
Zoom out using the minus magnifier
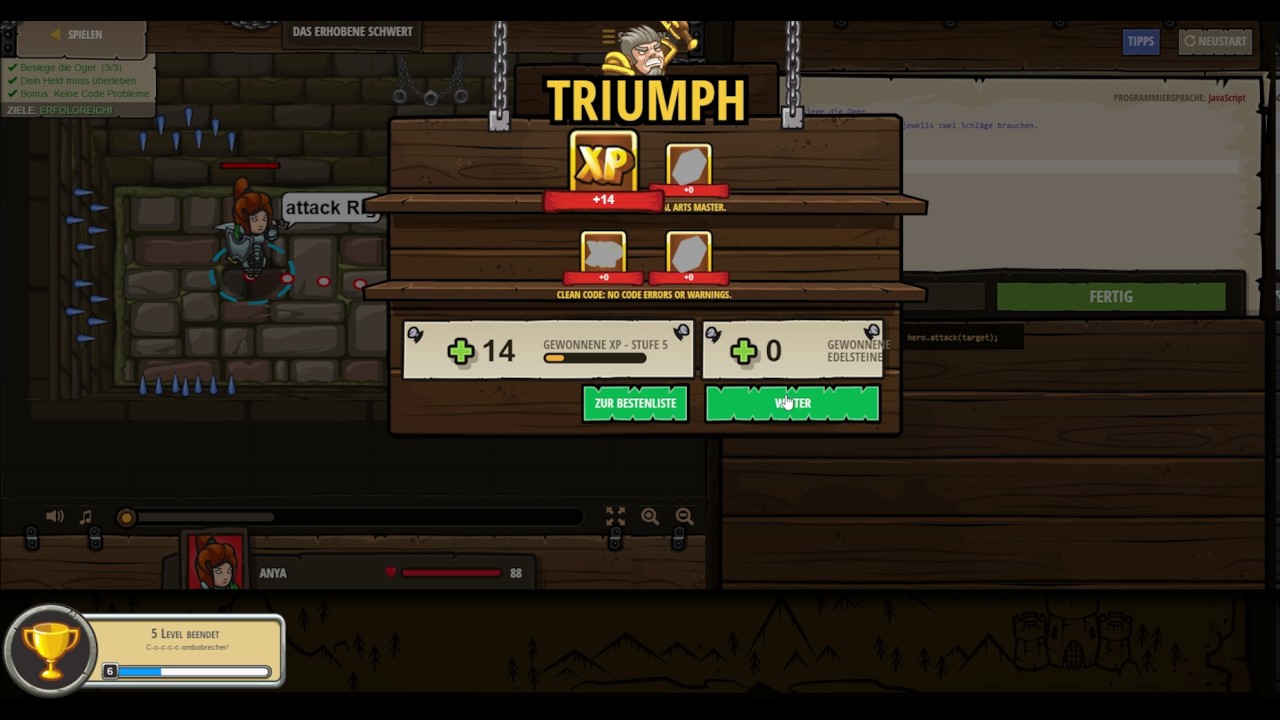(x=684, y=516)
